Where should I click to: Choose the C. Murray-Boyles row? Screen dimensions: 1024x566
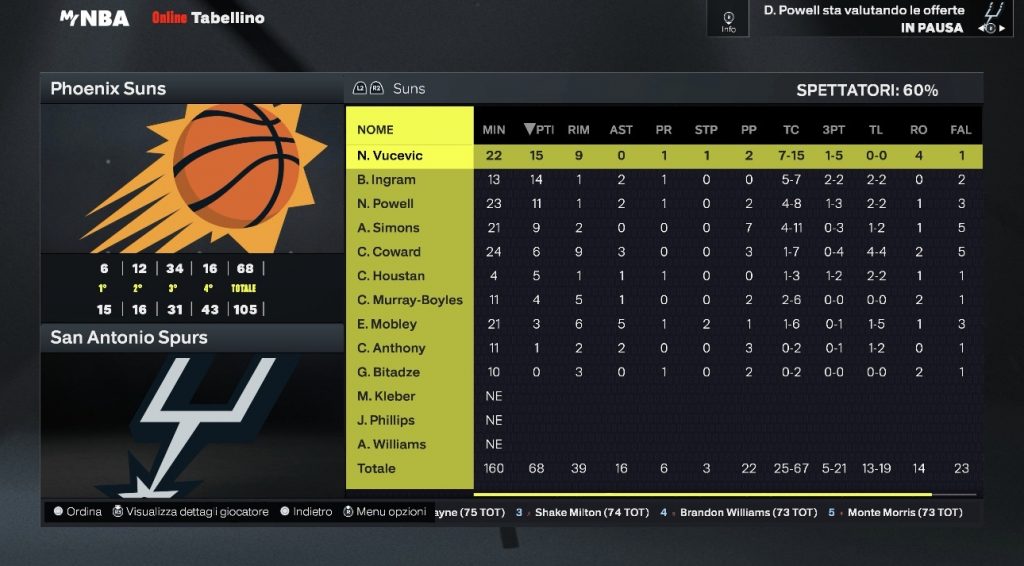tap(410, 300)
